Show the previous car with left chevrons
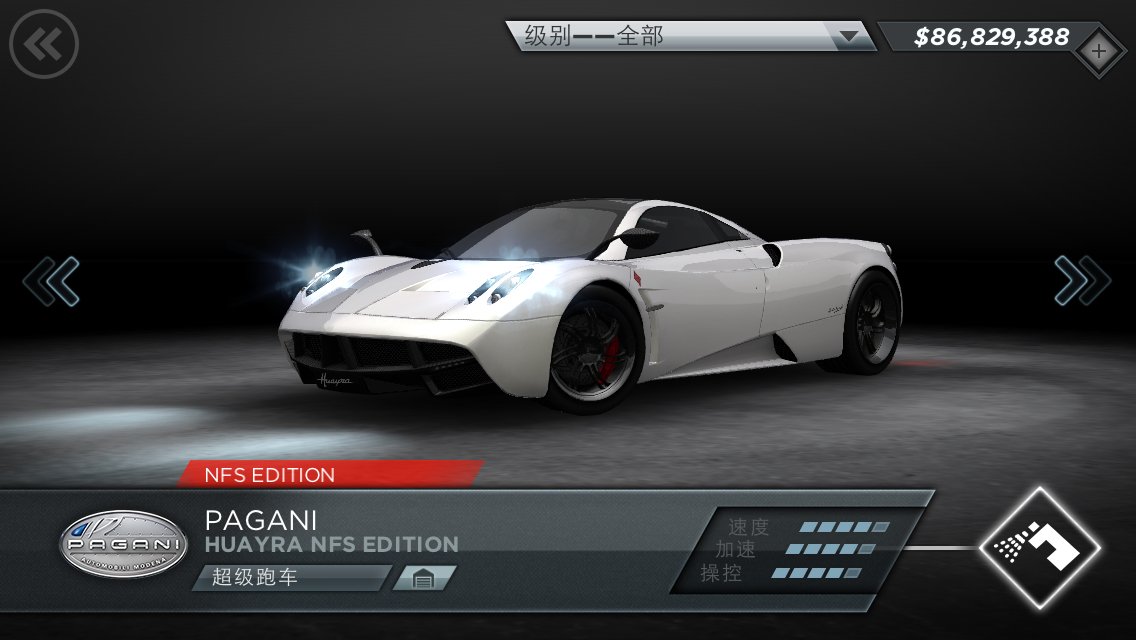The height and width of the screenshot is (640, 1136). click(51, 281)
